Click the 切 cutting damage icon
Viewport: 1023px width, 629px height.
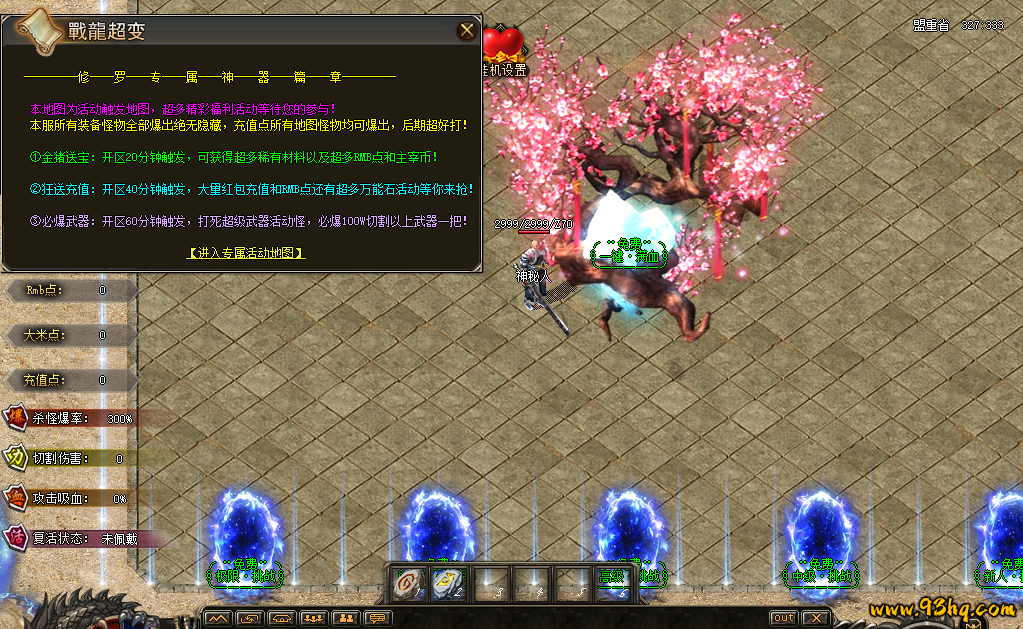16,458
